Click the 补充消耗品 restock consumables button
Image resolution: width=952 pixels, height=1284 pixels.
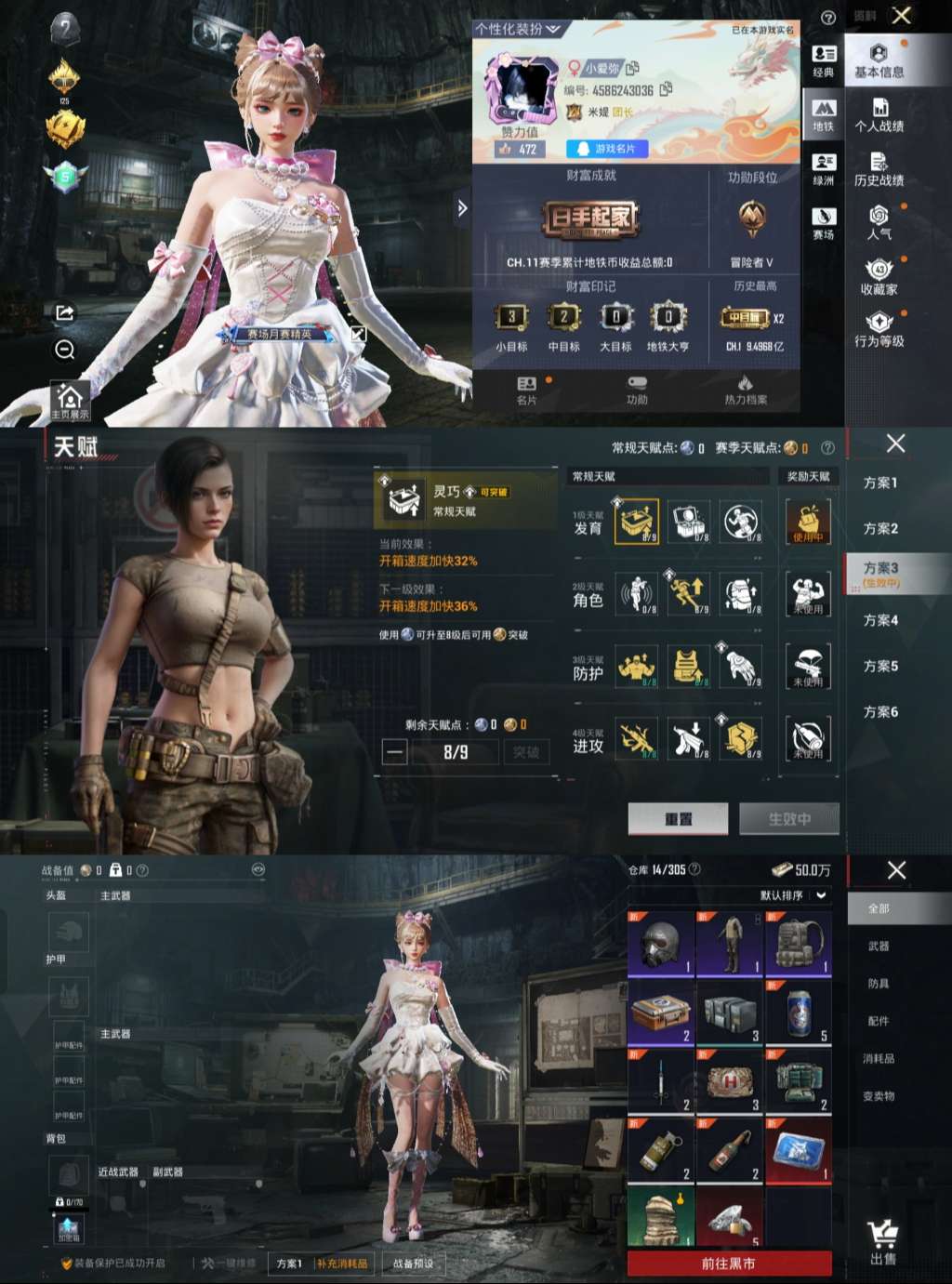(x=342, y=1264)
